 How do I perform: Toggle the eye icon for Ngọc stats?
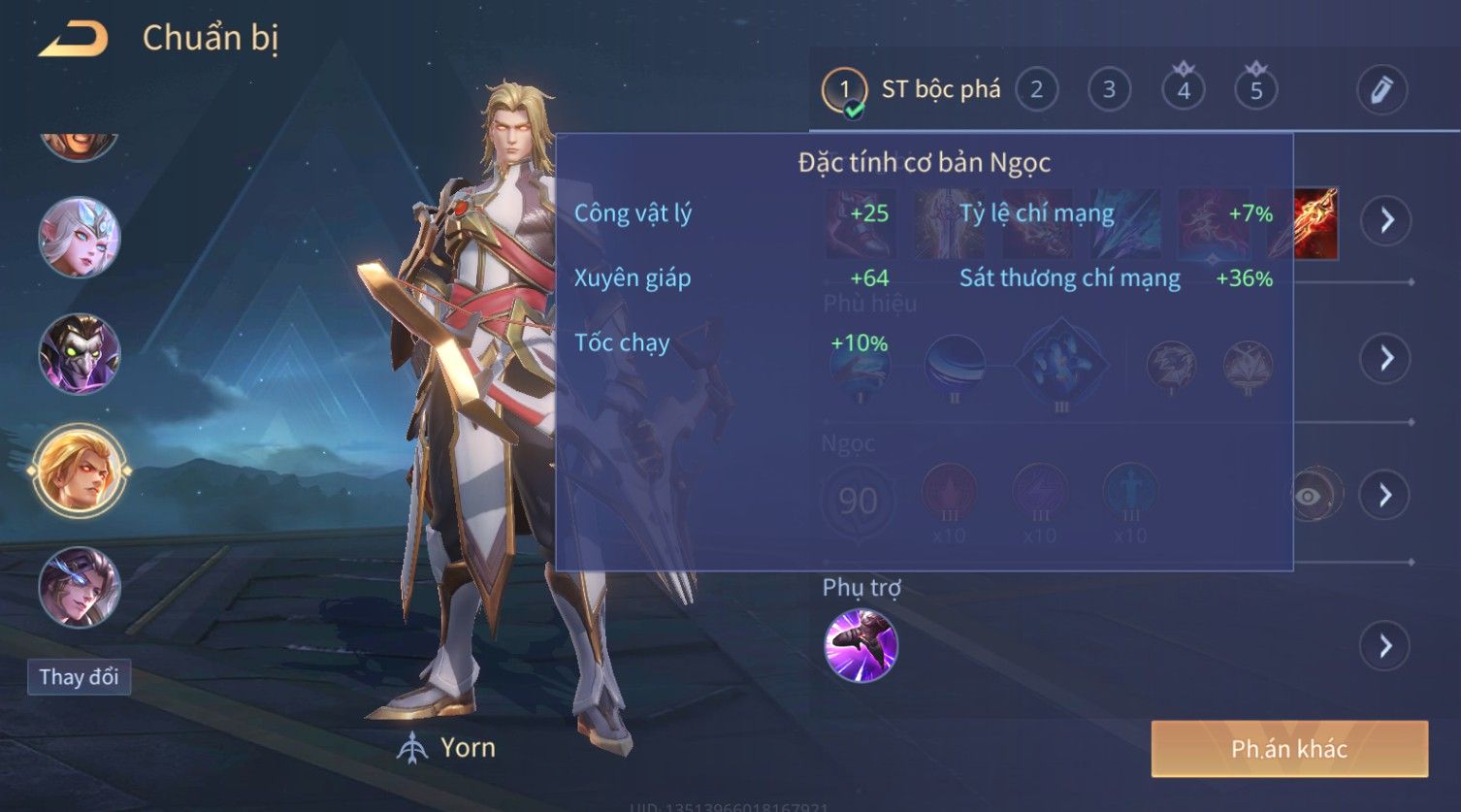(1310, 497)
